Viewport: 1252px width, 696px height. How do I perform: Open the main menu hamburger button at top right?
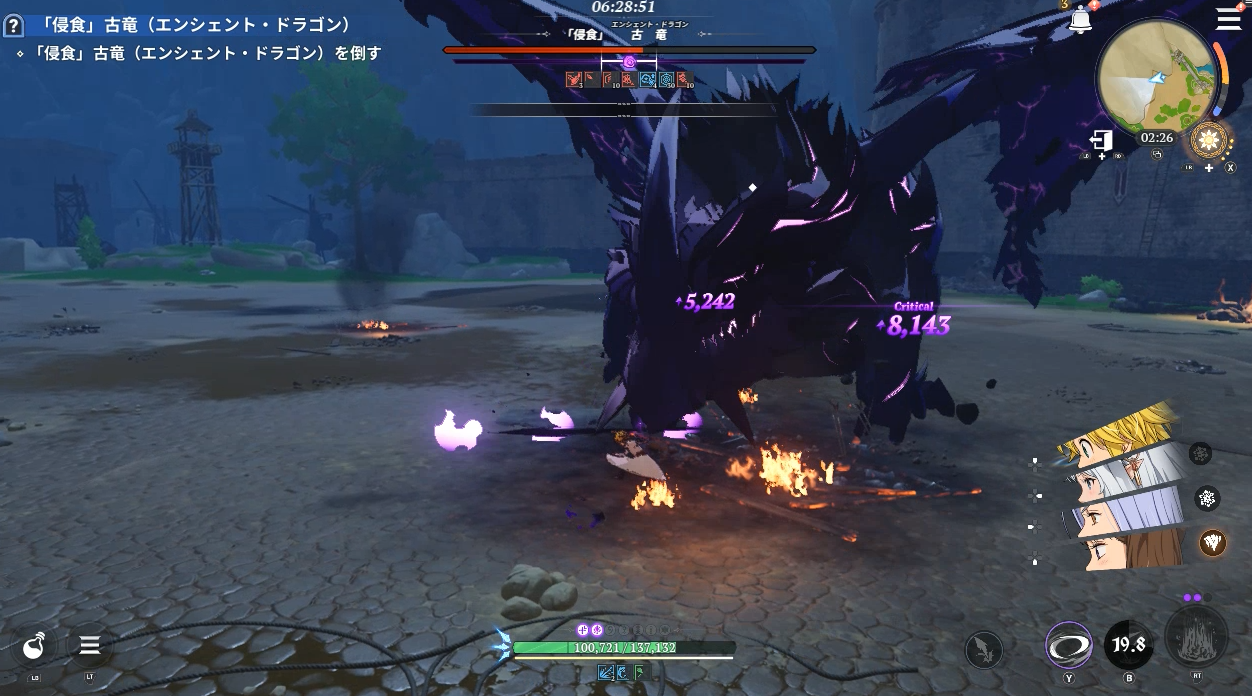point(1228,18)
